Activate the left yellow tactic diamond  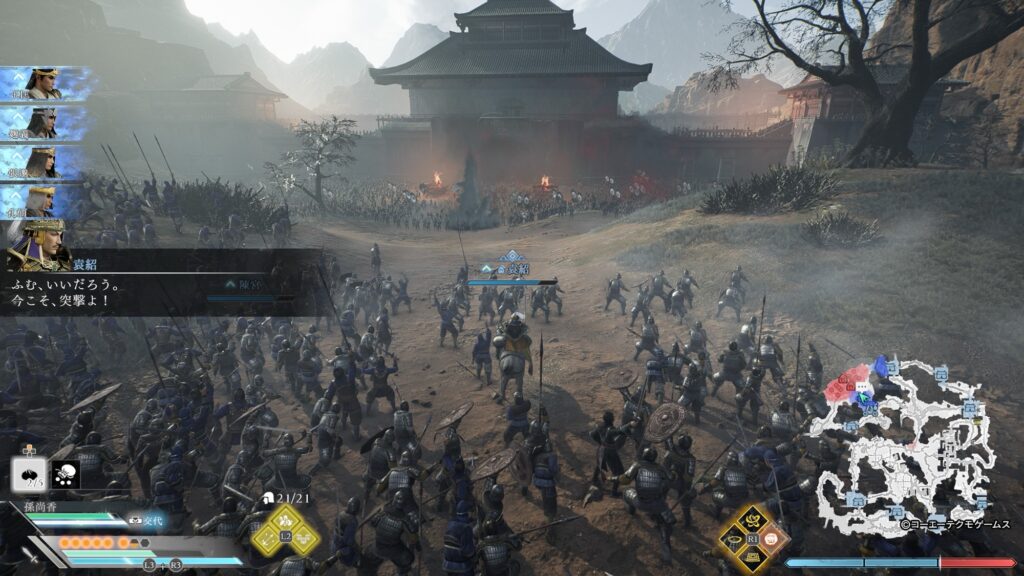[x=266, y=537]
